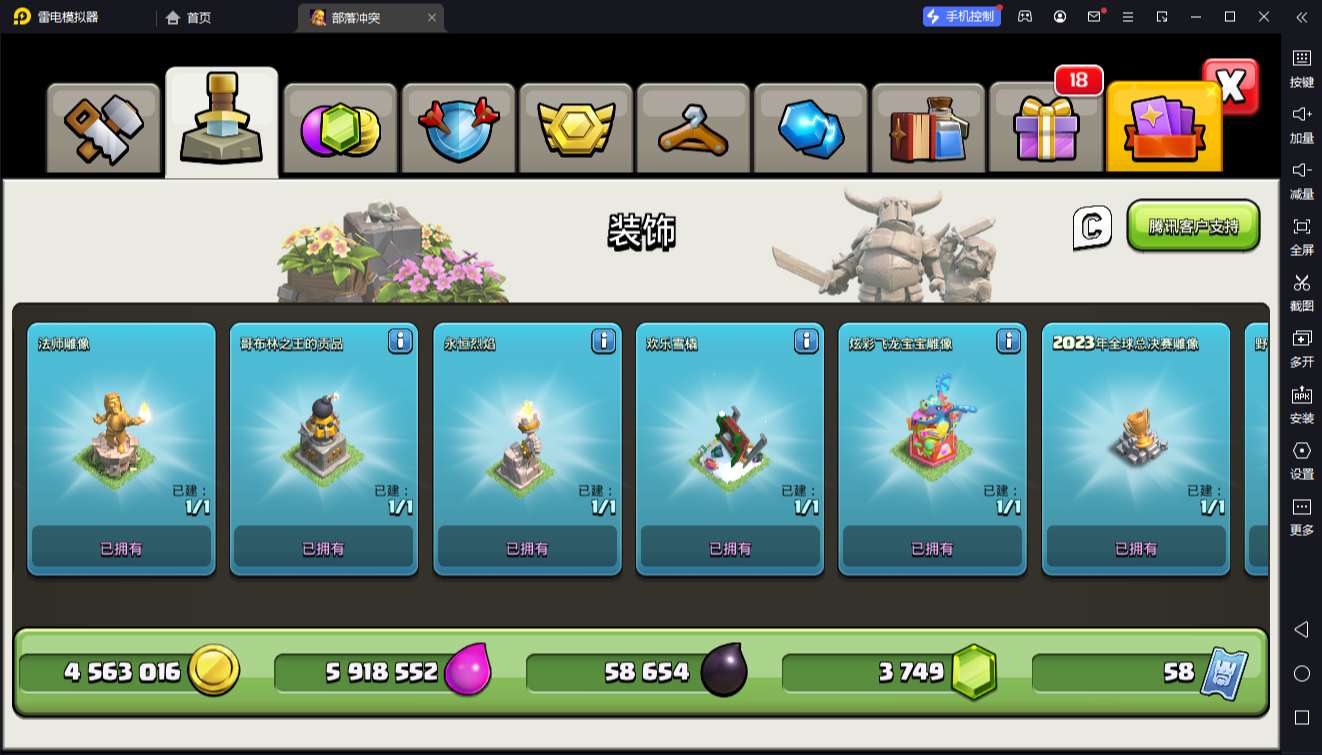Show info for Goblin King's tribute decoration
1322x755 pixels.
[x=400, y=341]
